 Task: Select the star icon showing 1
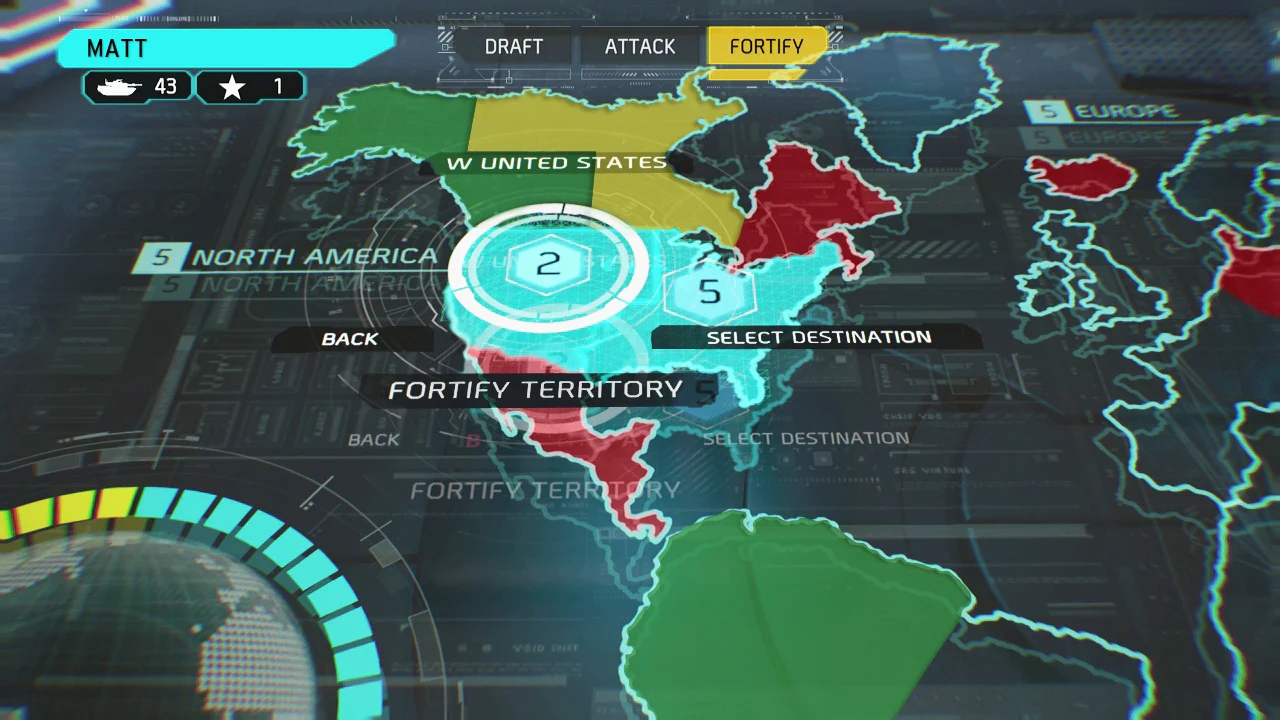point(232,86)
